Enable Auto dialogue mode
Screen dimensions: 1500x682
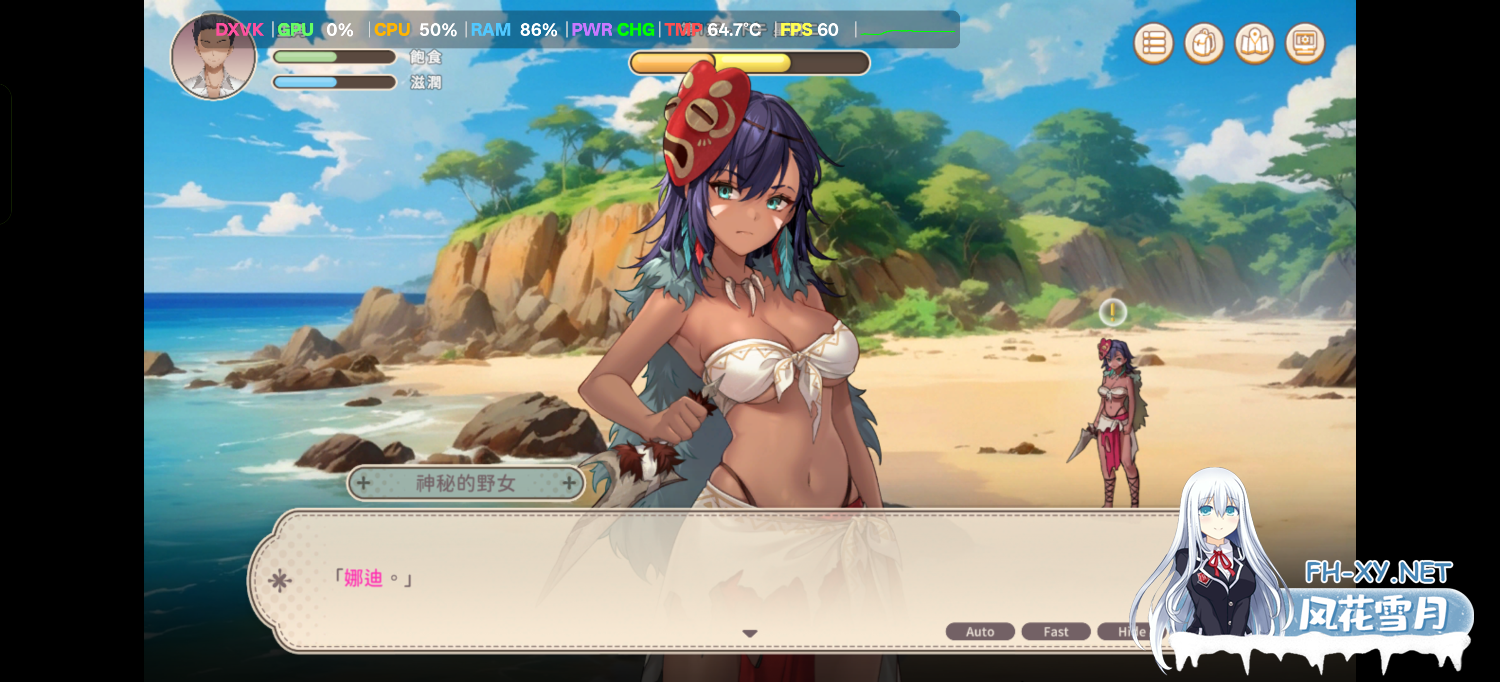[980, 632]
